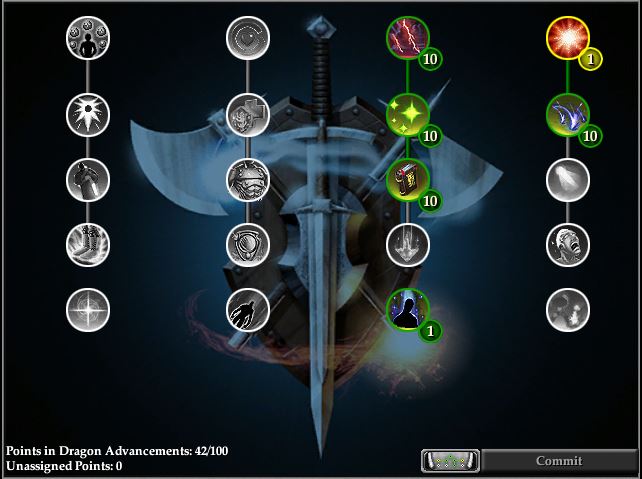Select the red burst advancement with yellow ring
This screenshot has width=642, height=479.
567,38
